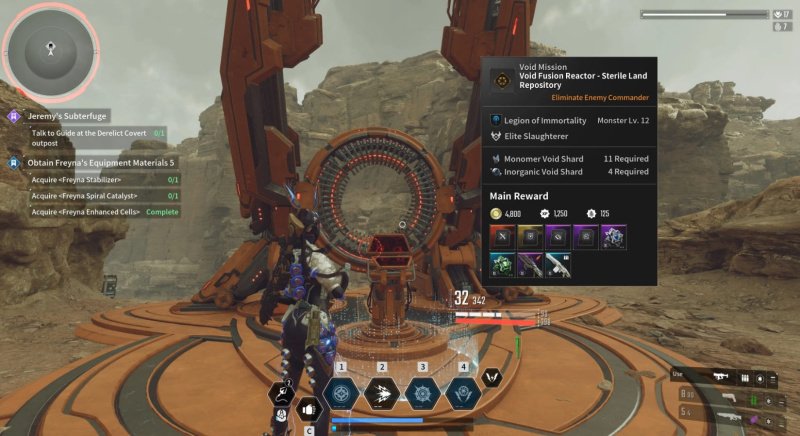This screenshot has width=800, height=436.
Task: Activate the spiked projectile skill in slot 2
Action: click(x=382, y=393)
